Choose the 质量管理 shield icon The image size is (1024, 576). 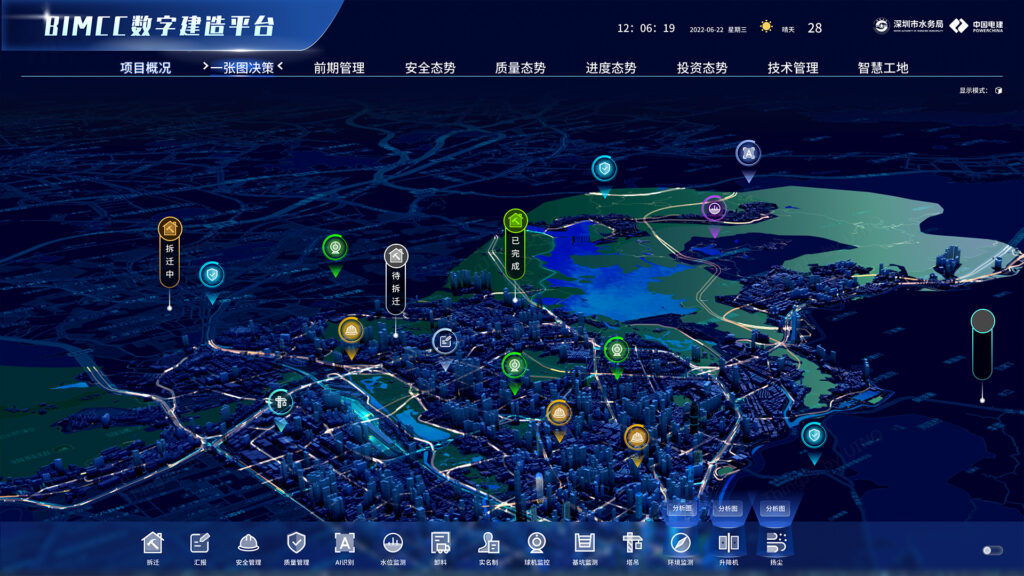296,543
